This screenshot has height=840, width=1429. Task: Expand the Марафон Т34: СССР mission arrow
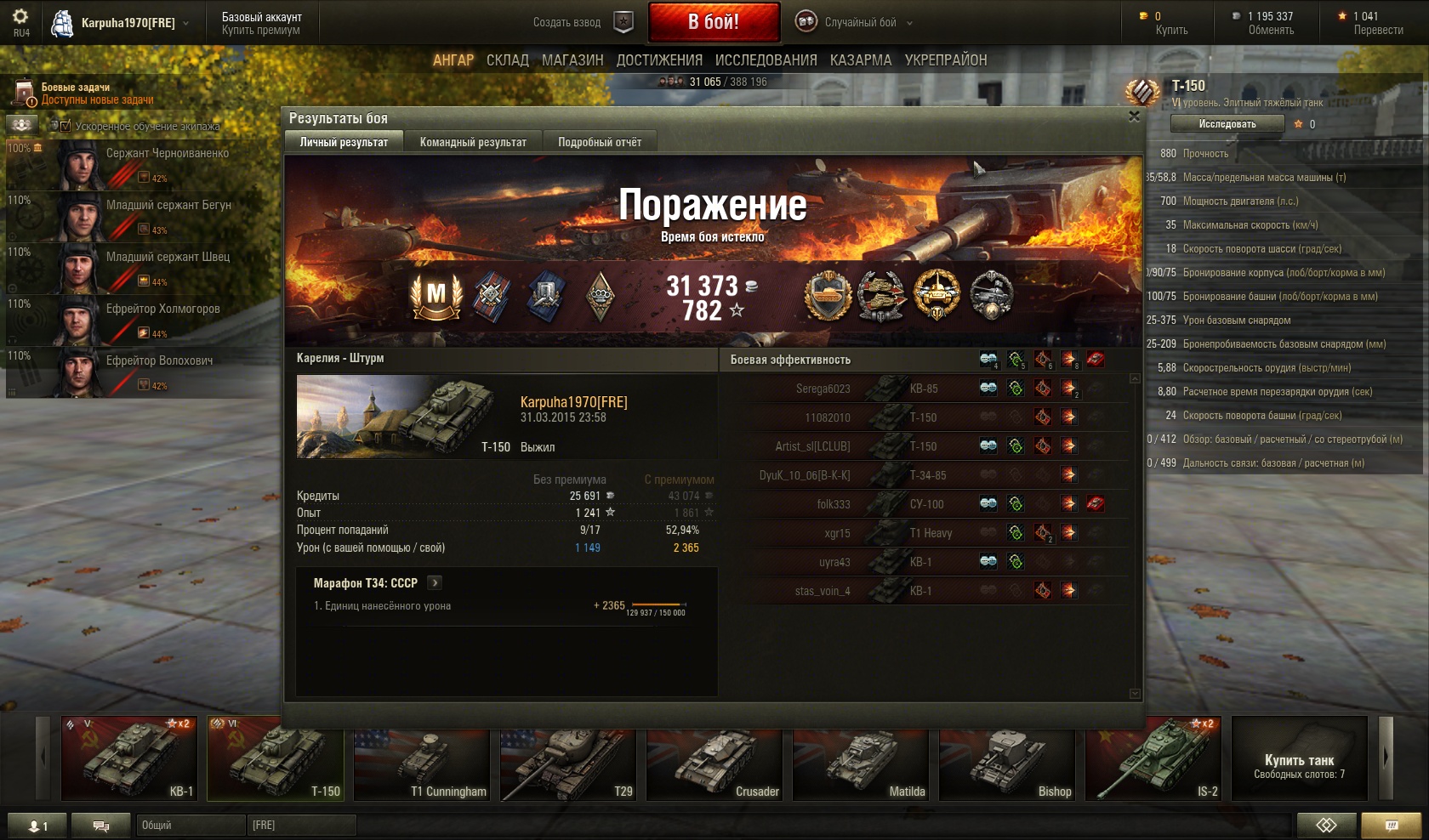pyautogui.click(x=436, y=583)
